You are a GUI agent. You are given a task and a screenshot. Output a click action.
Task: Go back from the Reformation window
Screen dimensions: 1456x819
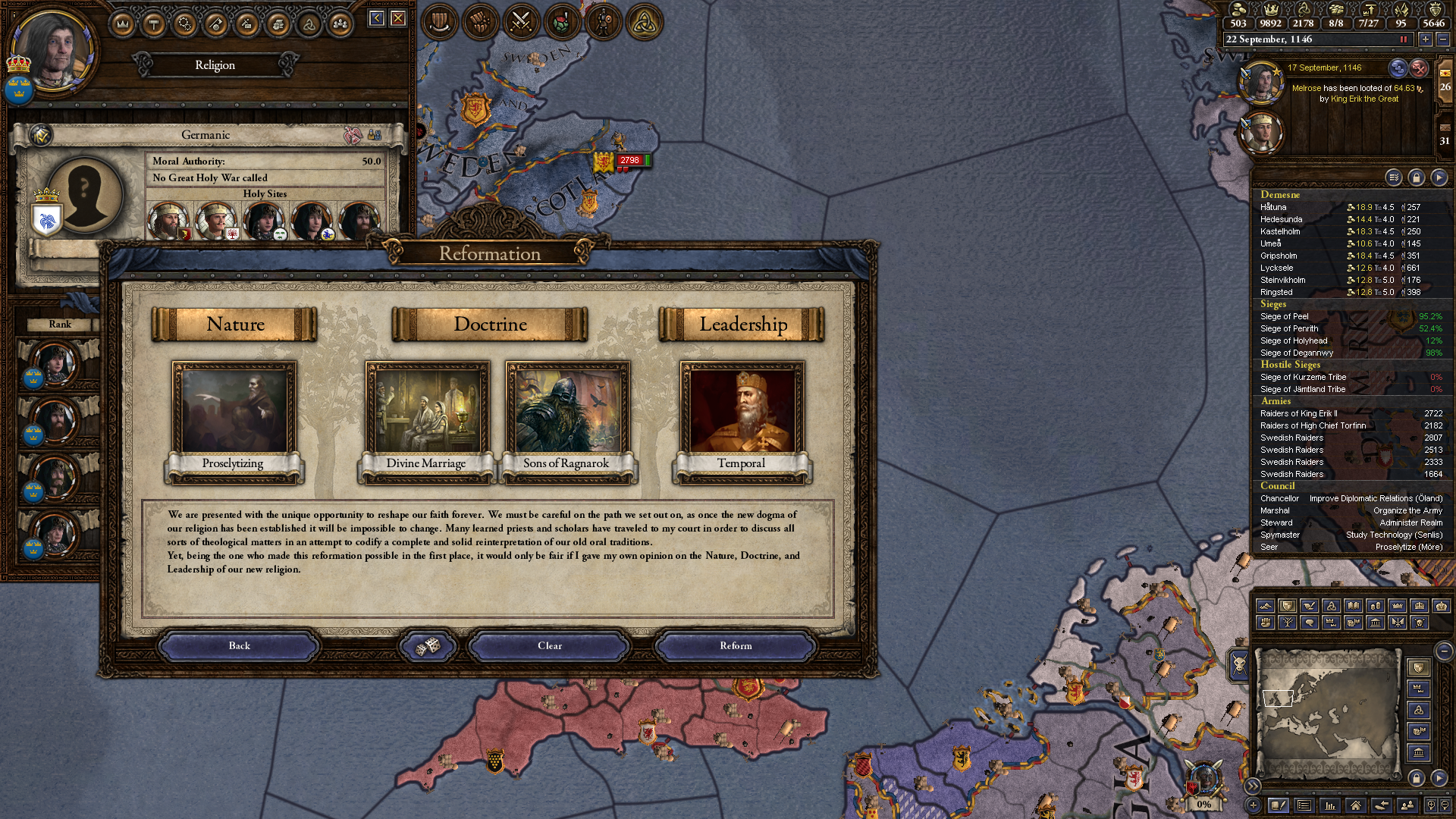(239, 646)
